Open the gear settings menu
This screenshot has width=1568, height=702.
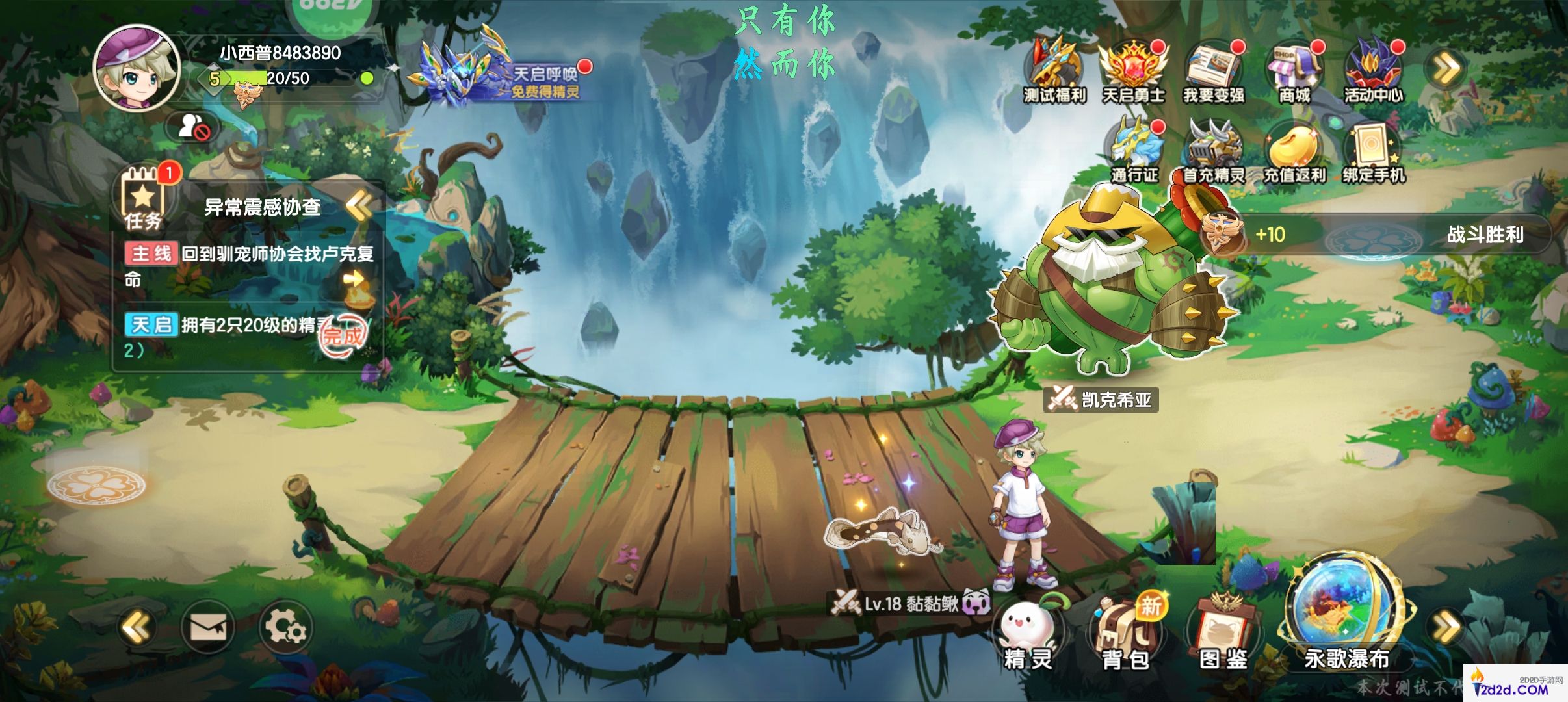point(285,627)
